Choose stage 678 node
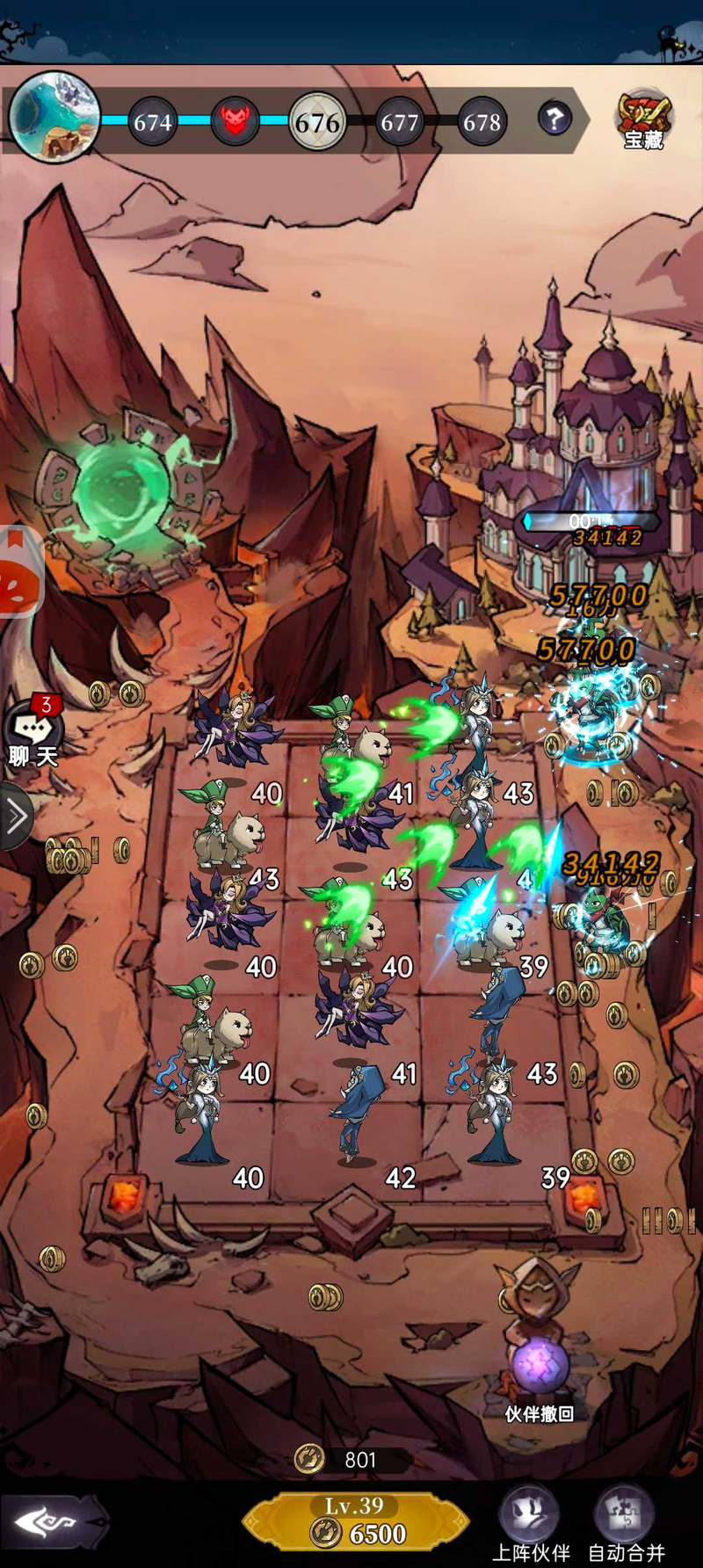The width and height of the screenshot is (703, 1568). tap(482, 121)
